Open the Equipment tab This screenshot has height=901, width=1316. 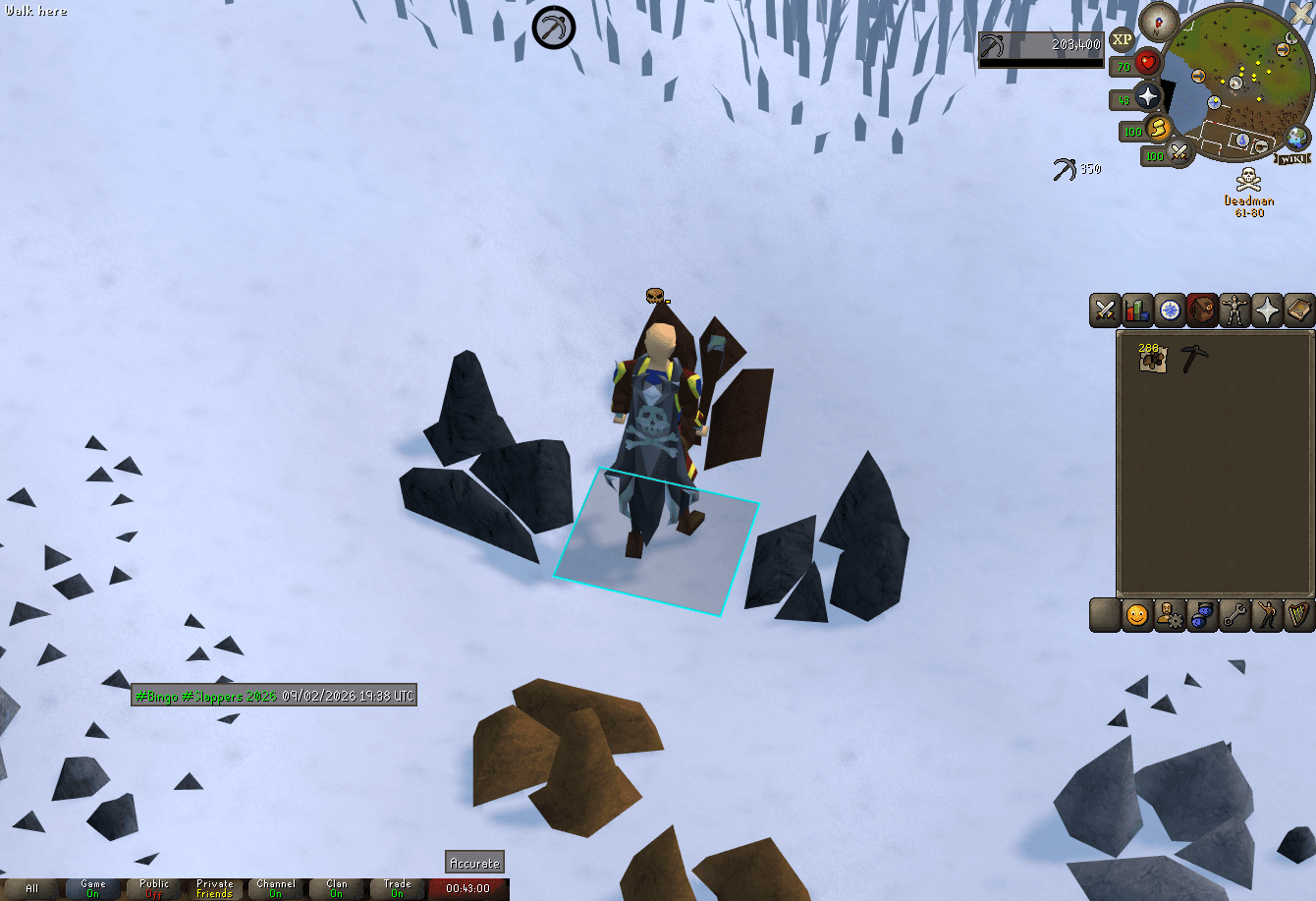coord(1234,310)
